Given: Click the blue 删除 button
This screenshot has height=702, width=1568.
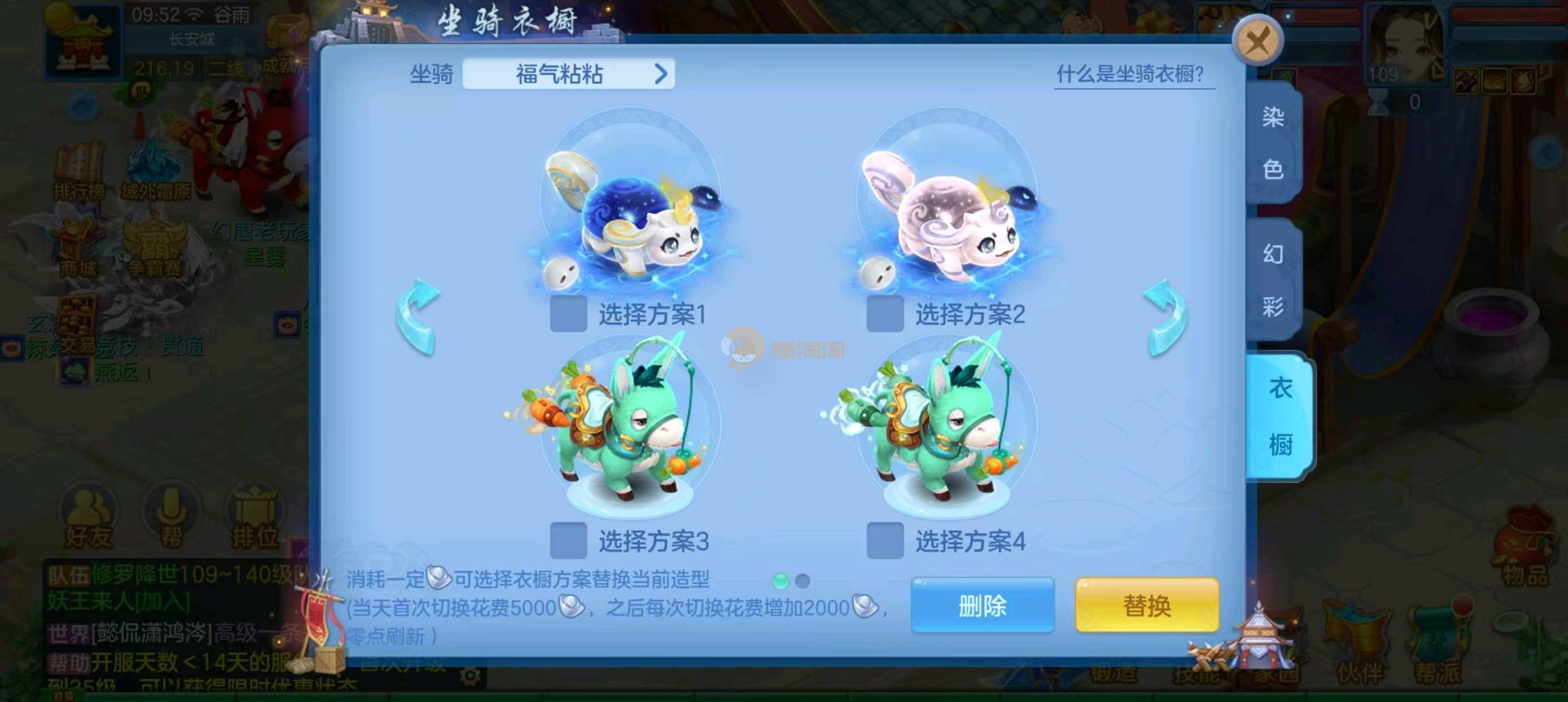Looking at the screenshot, I should (x=982, y=606).
